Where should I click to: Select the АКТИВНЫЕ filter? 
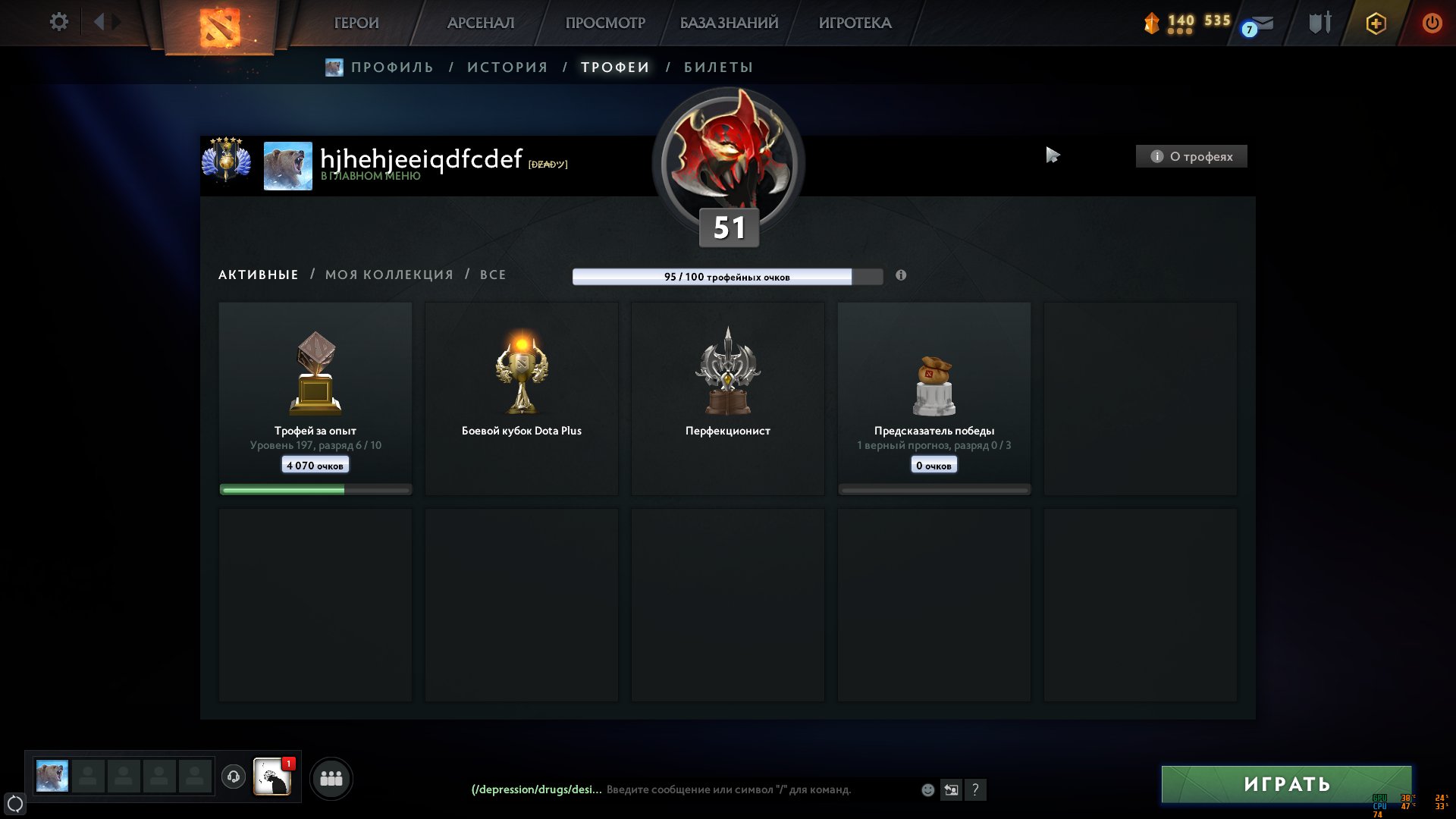(x=257, y=275)
